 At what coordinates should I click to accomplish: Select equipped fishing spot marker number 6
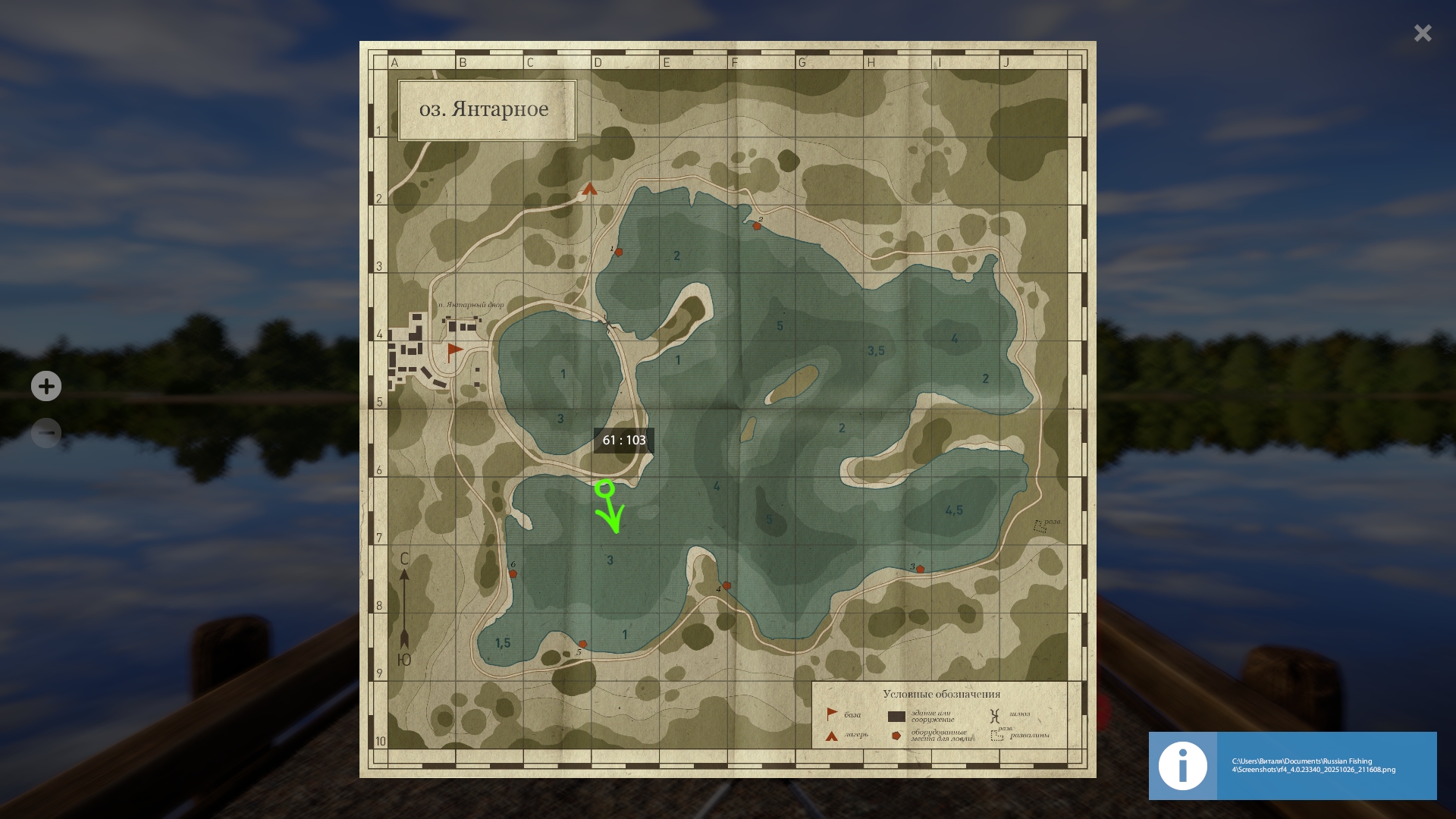[513, 574]
